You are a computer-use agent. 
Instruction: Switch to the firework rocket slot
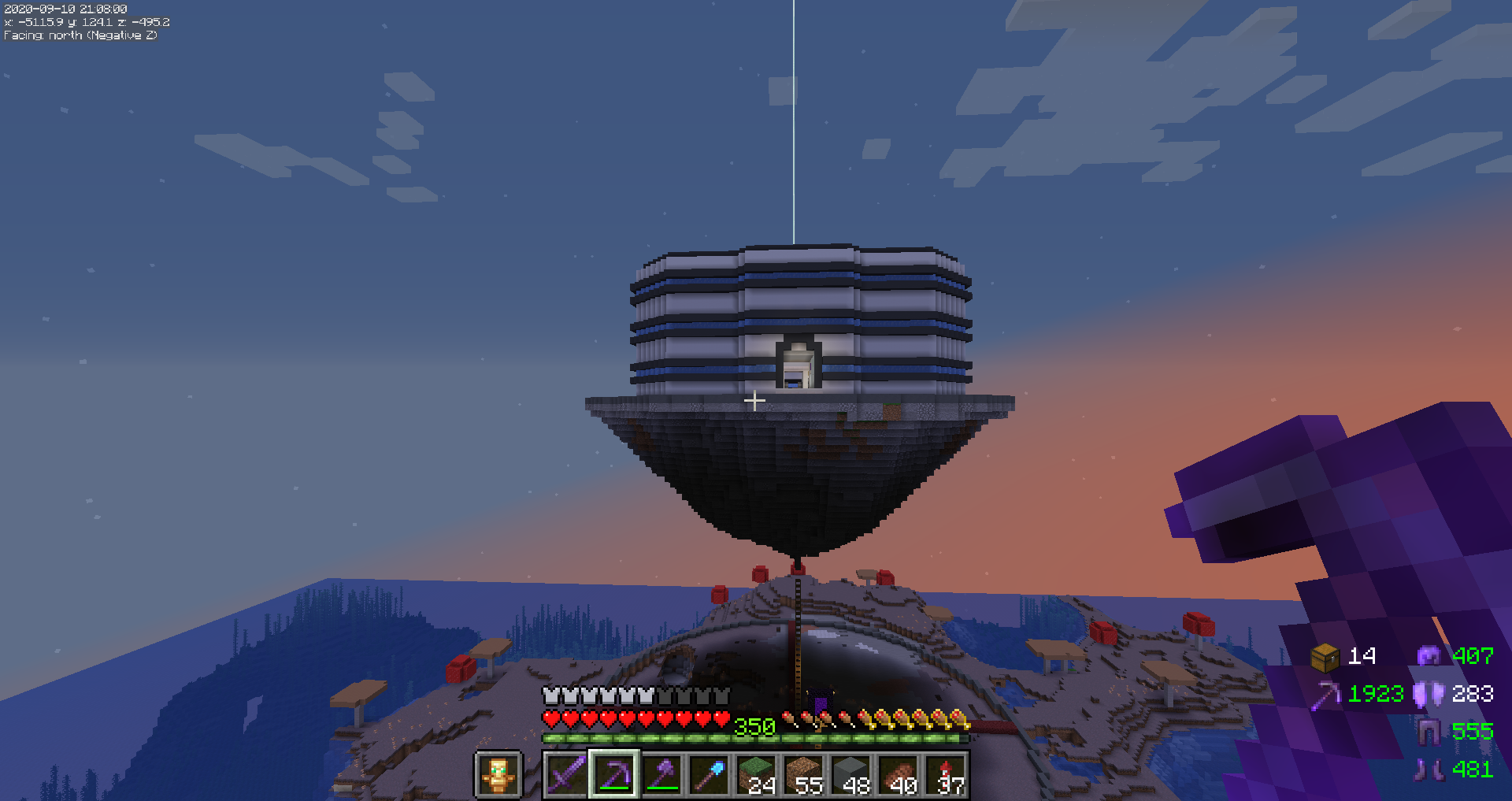946,775
